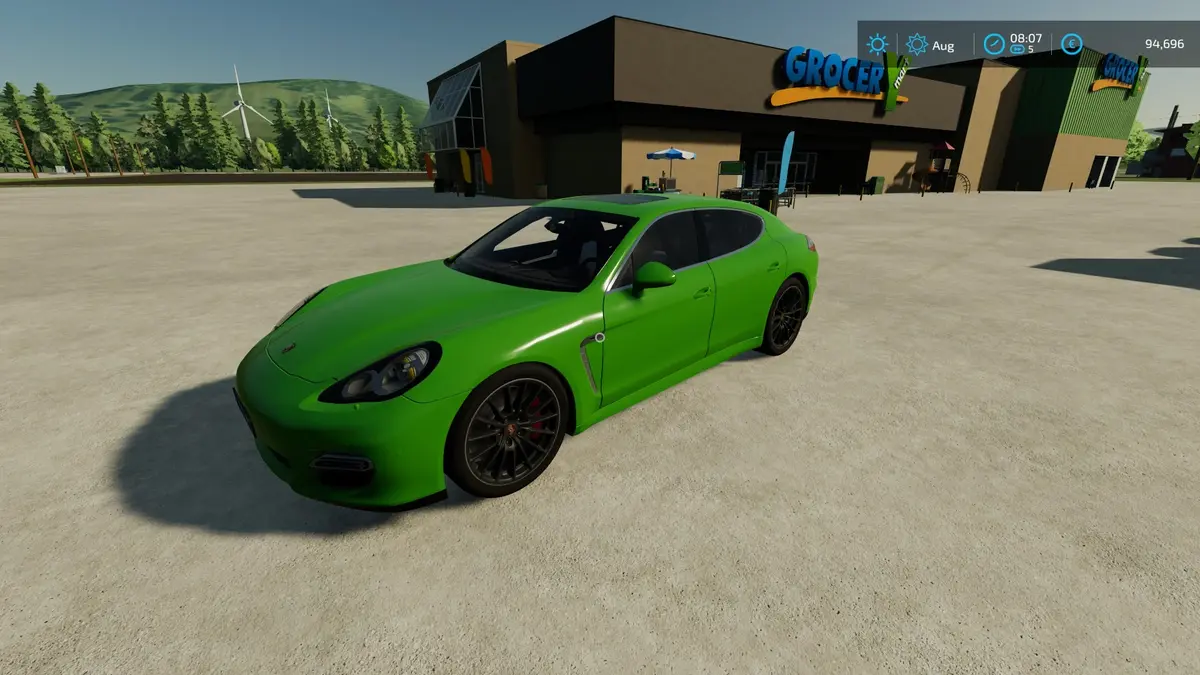The height and width of the screenshot is (675, 1200).
Task: Open the euro money balance icon
Action: point(1071,44)
